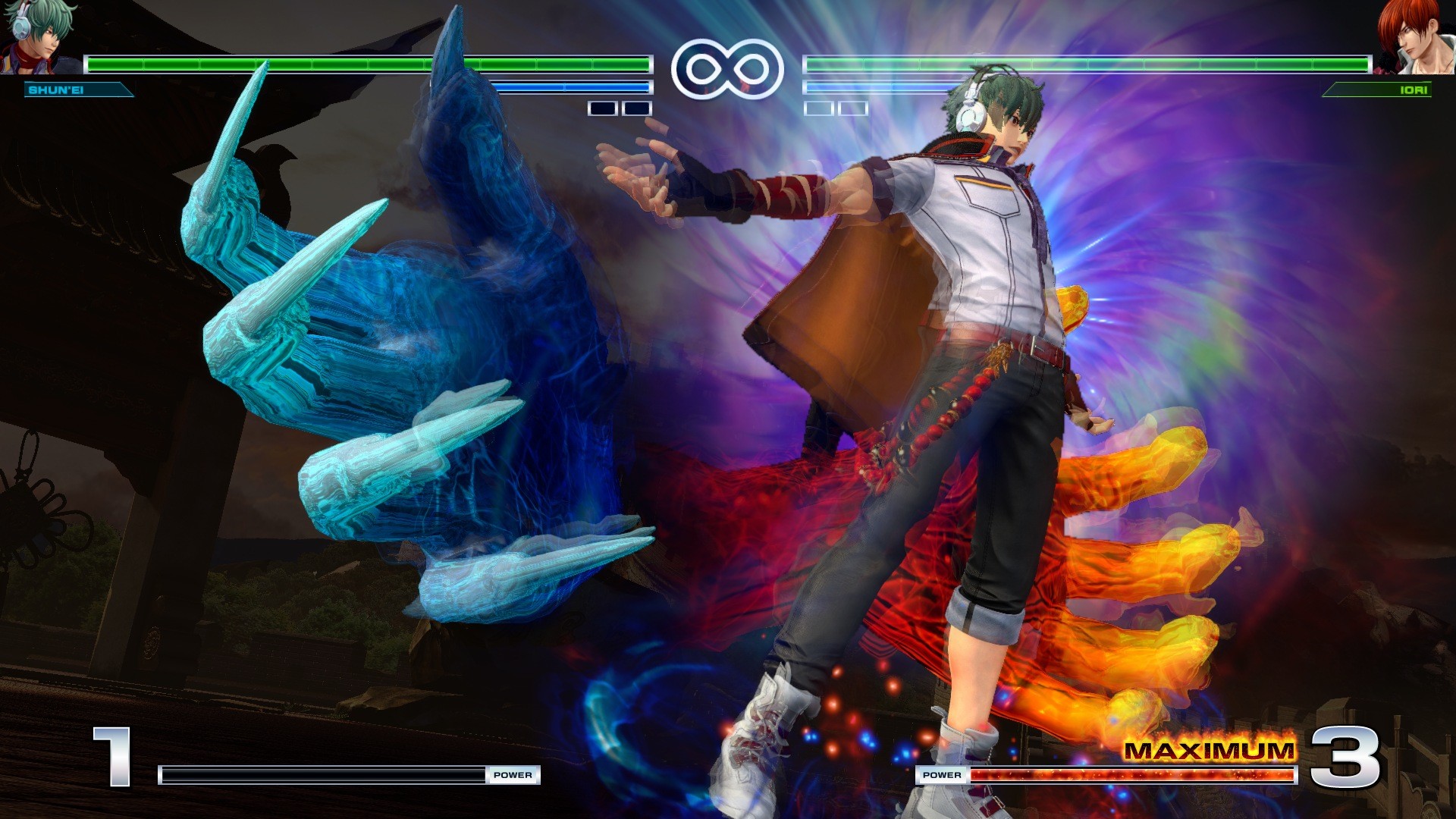1456x819 pixels.
Task: Select the SHUN'EI name plate
Action: coord(80,90)
